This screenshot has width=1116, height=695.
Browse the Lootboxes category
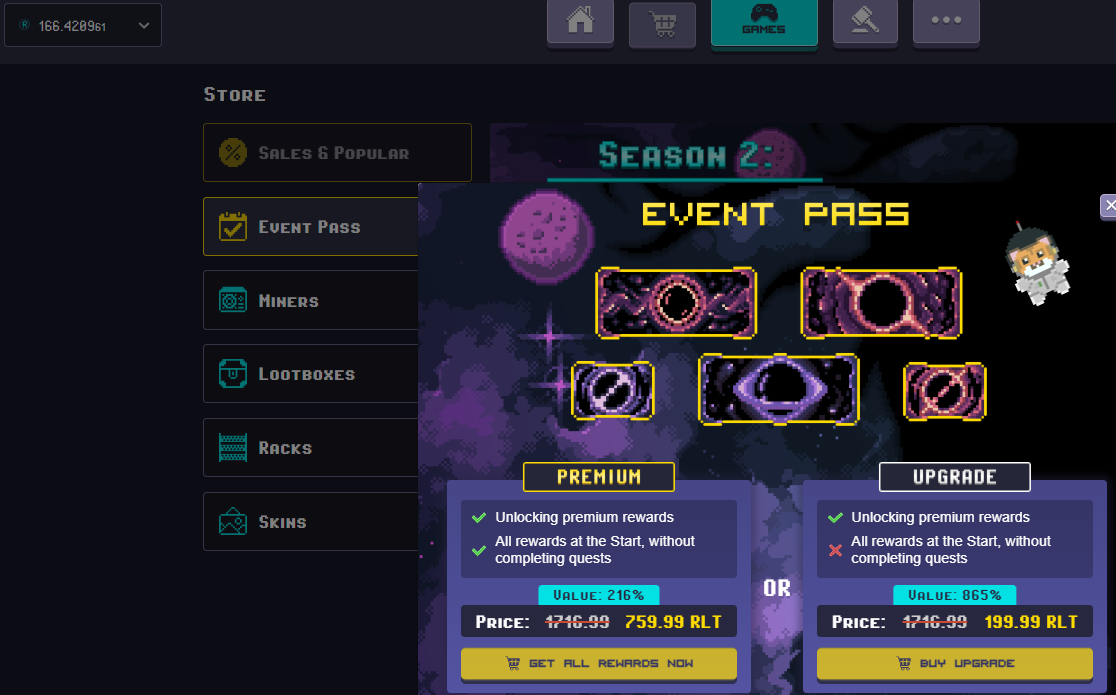click(x=311, y=374)
